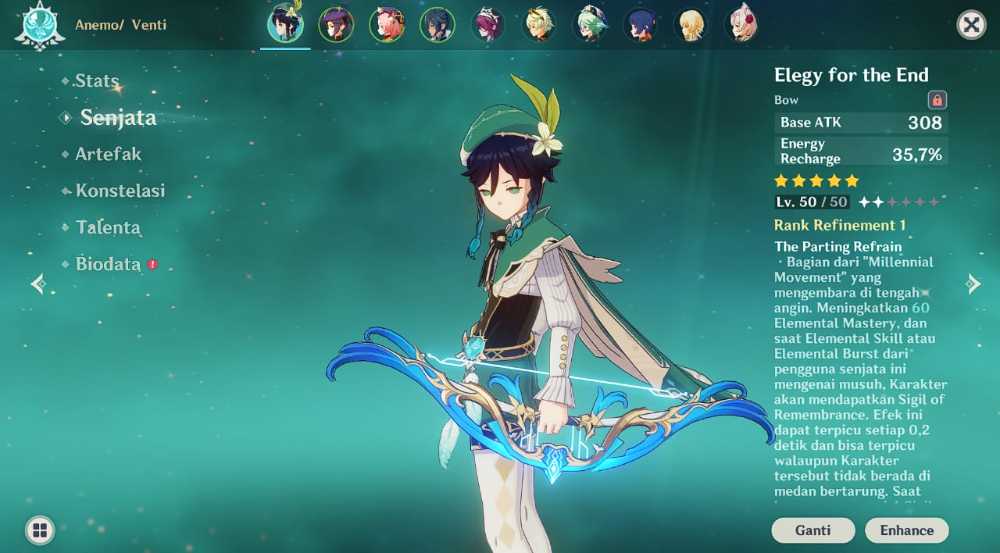Open the Stats section
Screen dimensions: 1000x553
pyautogui.click(x=96, y=81)
